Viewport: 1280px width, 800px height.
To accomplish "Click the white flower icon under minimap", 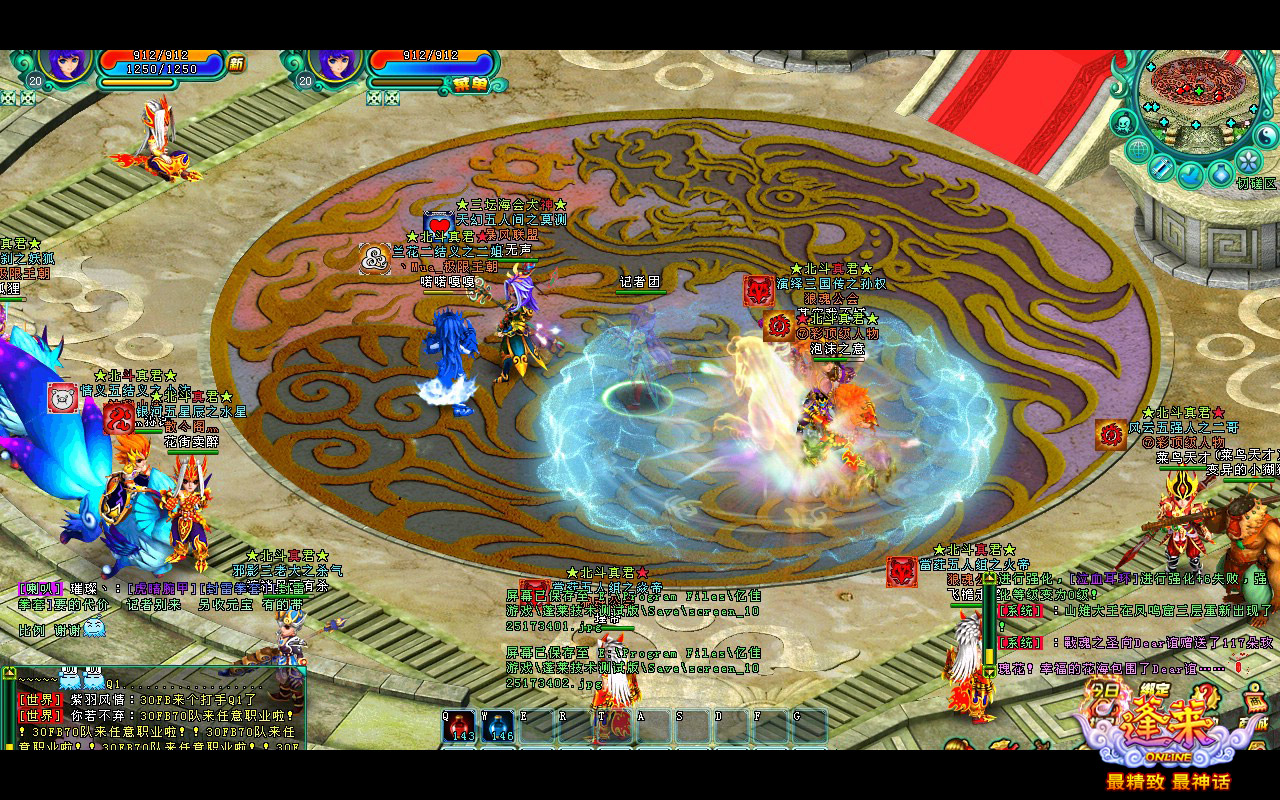I will pyautogui.click(x=1247, y=161).
